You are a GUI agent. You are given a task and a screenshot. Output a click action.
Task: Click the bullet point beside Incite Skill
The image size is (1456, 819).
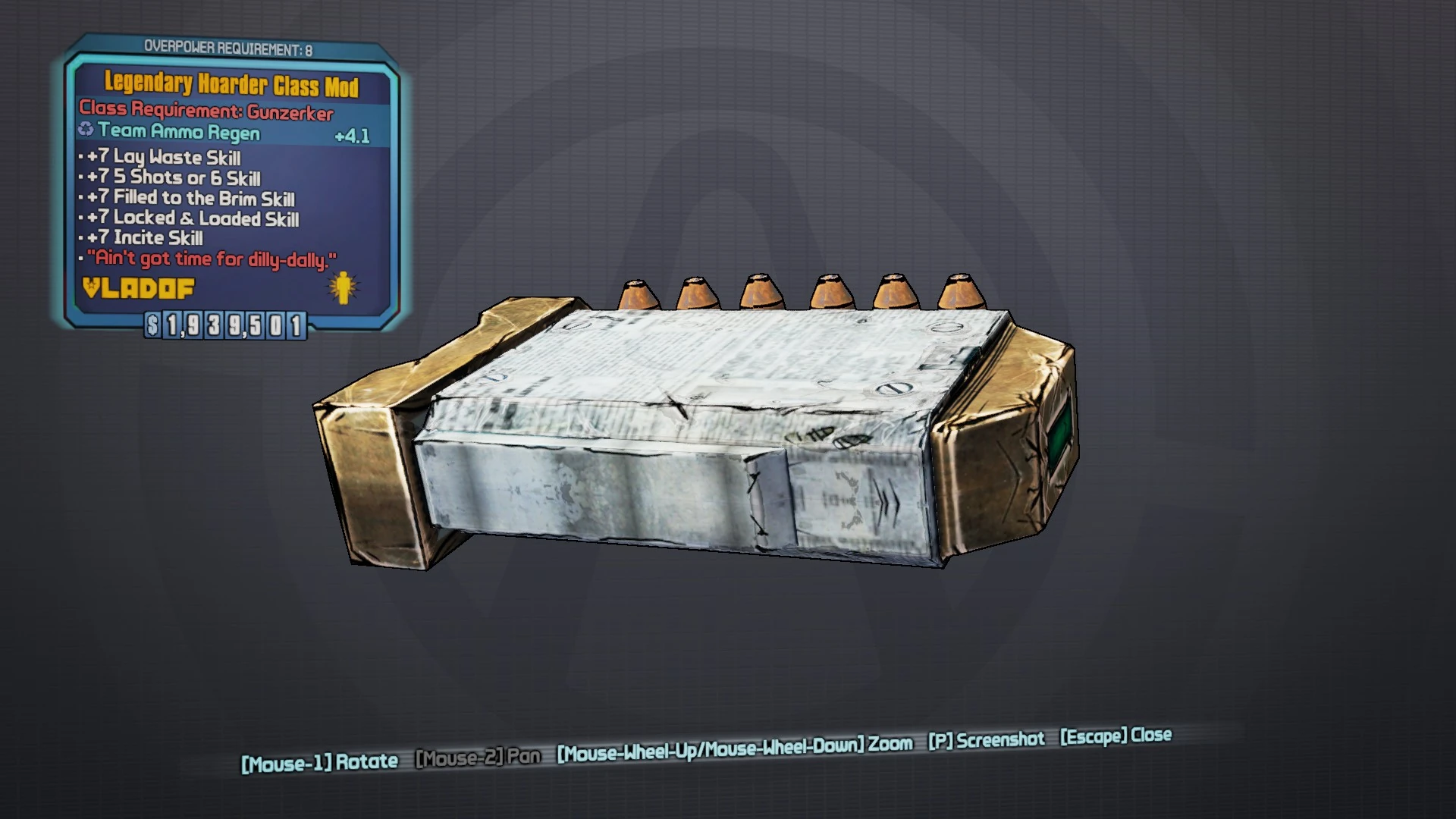[81, 238]
